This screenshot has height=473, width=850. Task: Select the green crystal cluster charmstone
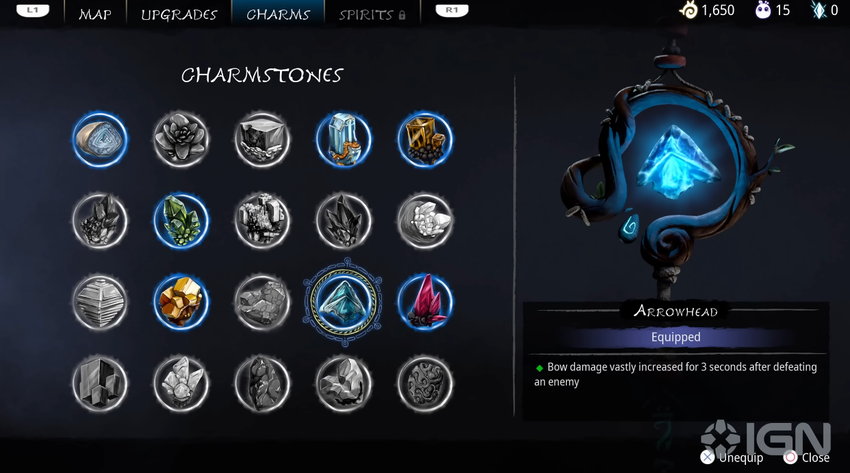181,220
